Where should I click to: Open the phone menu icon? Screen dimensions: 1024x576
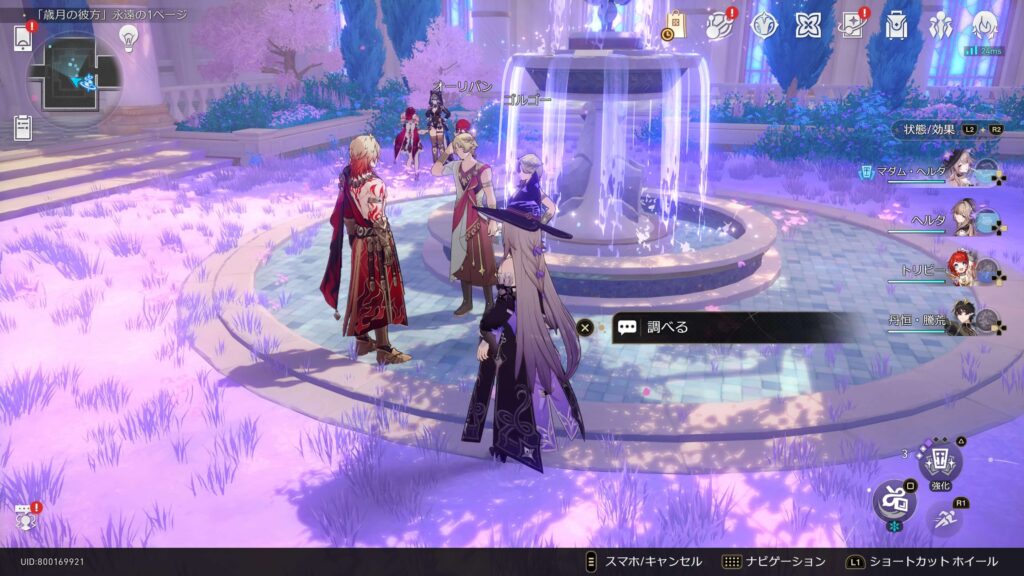pyautogui.click(x=22, y=38)
